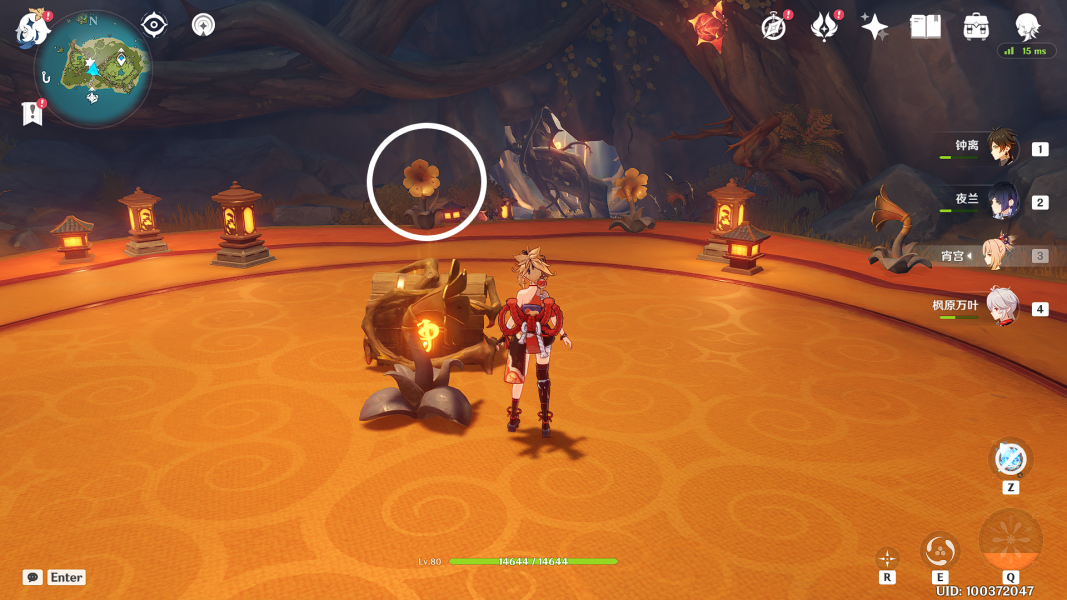Activate the Elemental Skill icon
Screen dimensions: 1067x600
tap(939, 550)
